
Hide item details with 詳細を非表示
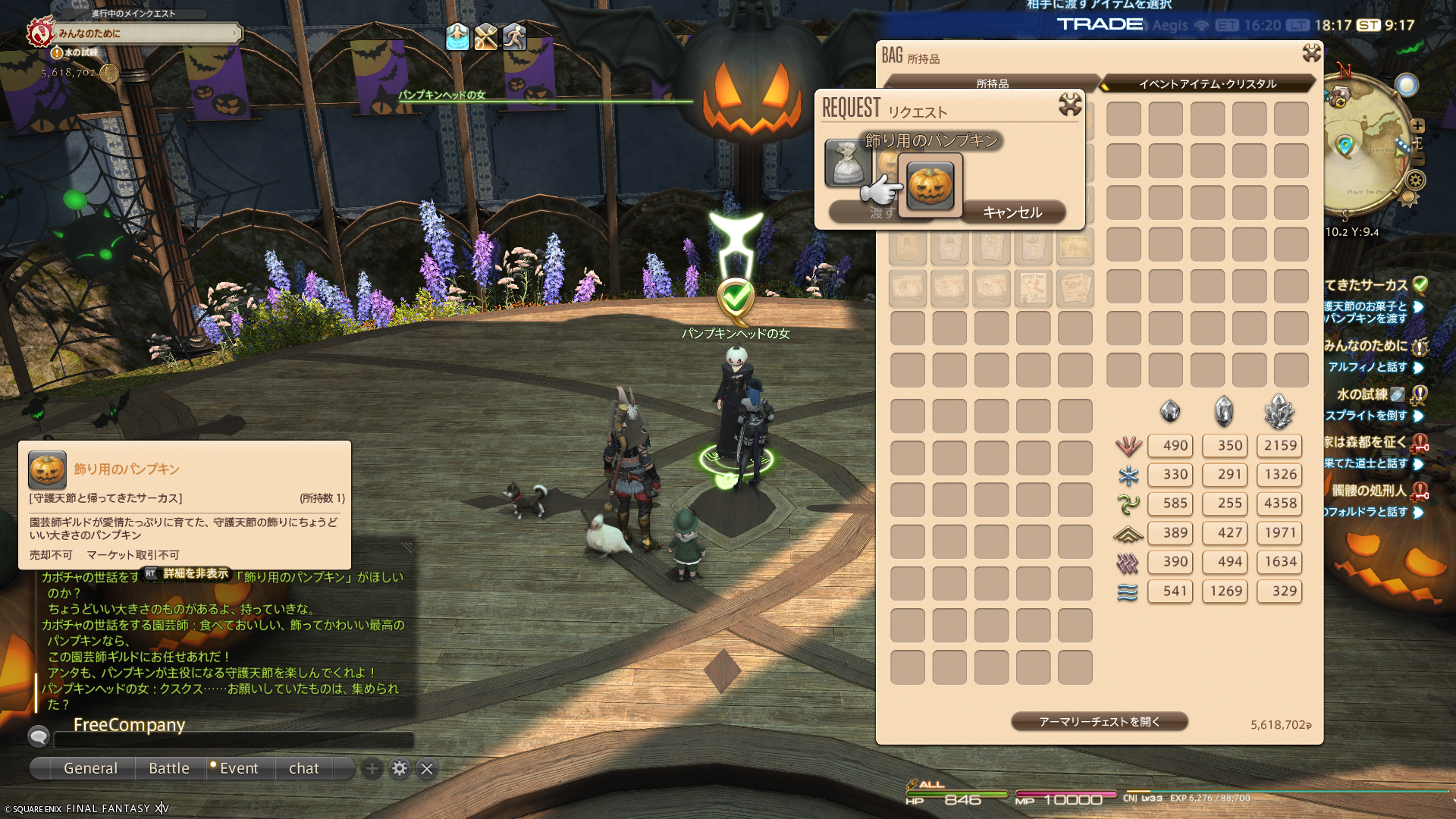click(x=196, y=574)
